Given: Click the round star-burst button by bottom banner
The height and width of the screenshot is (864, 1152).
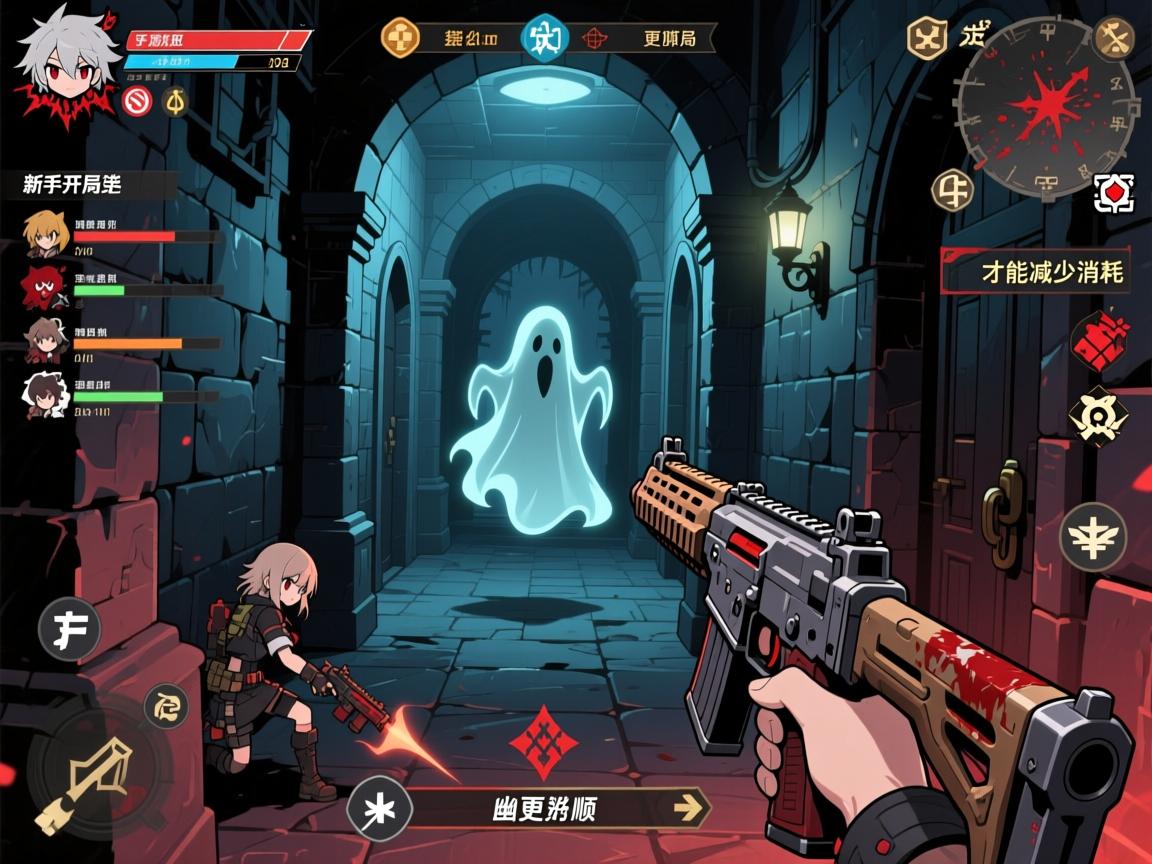Looking at the screenshot, I should [379, 808].
